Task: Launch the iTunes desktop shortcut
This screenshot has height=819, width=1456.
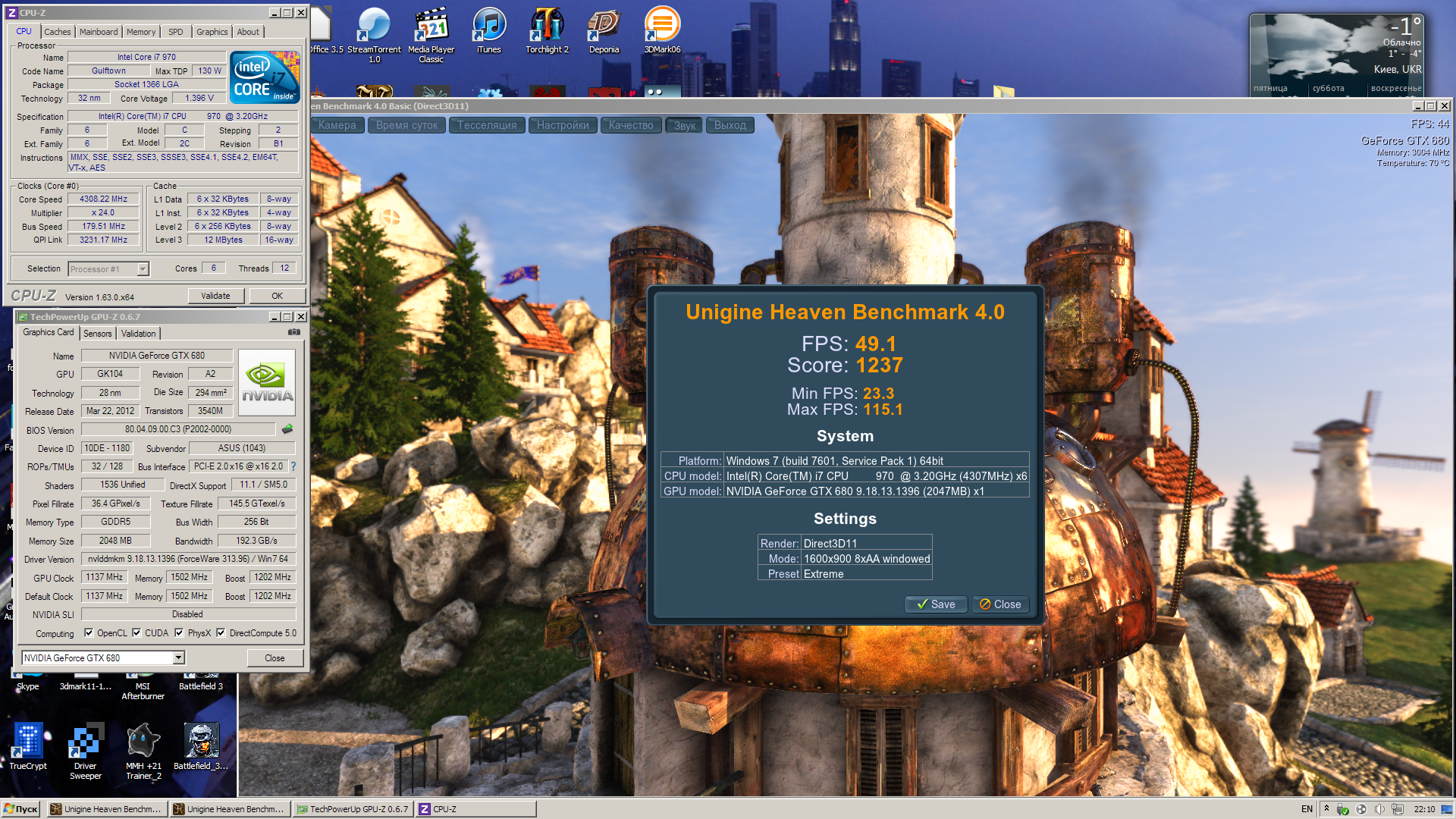Action: [x=489, y=30]
